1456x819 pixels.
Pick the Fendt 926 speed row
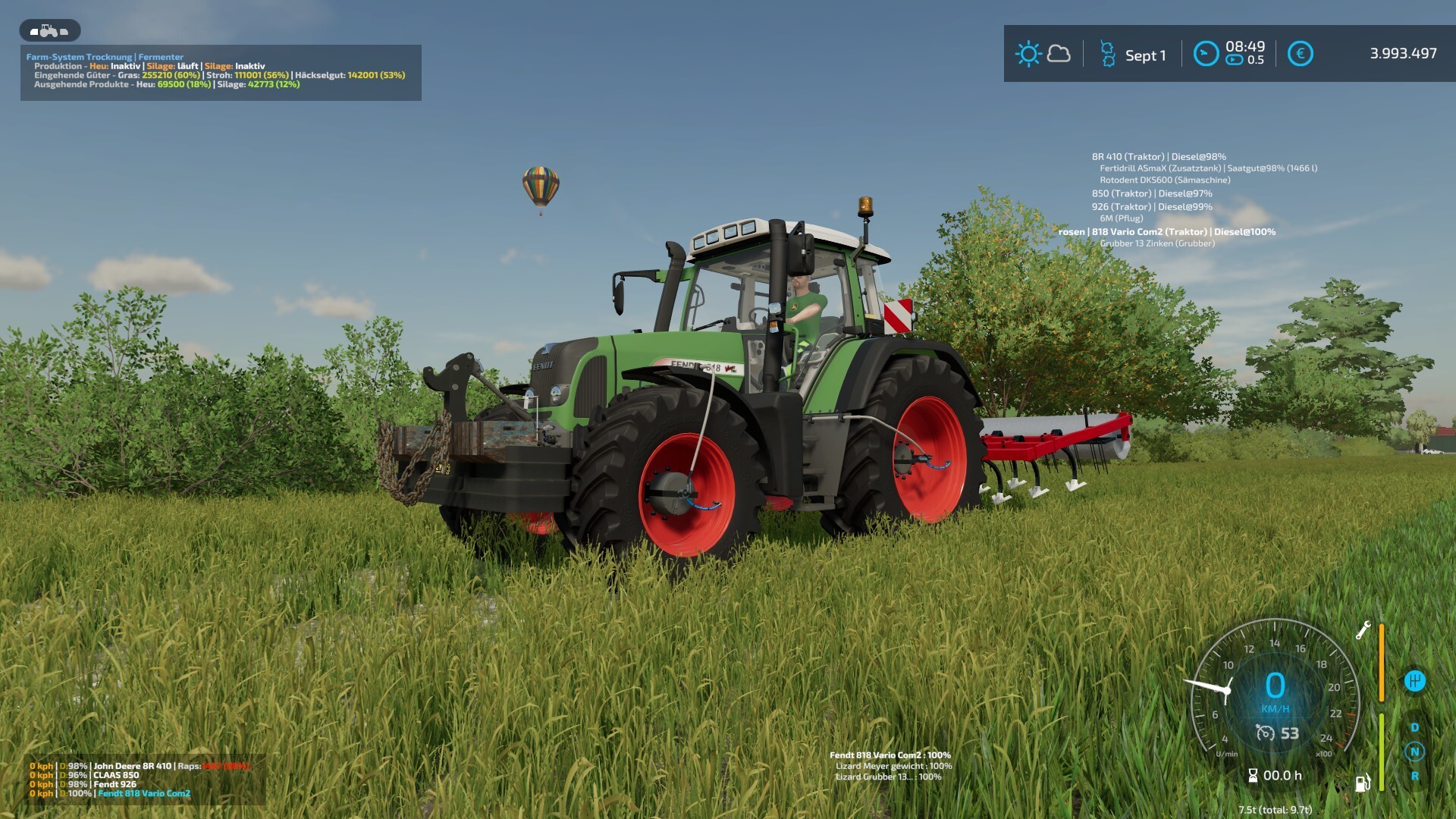tap(83, 784)
